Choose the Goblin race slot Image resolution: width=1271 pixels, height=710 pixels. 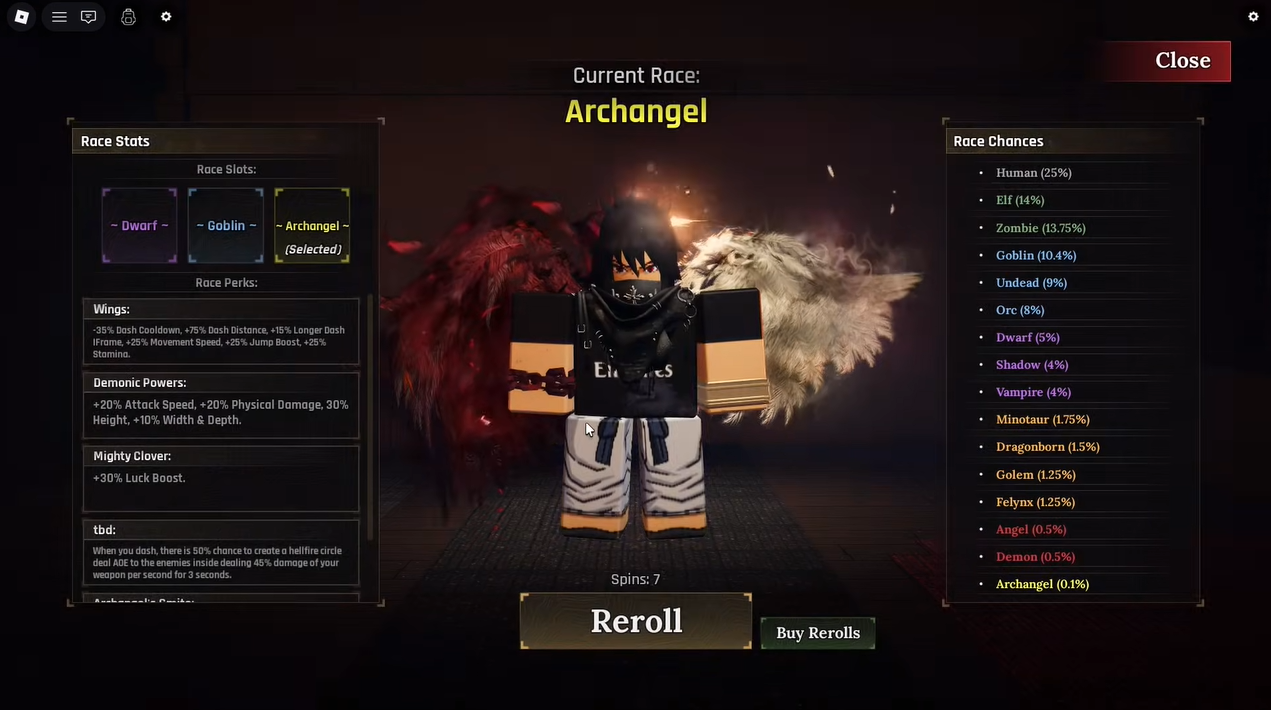(226, 226)
